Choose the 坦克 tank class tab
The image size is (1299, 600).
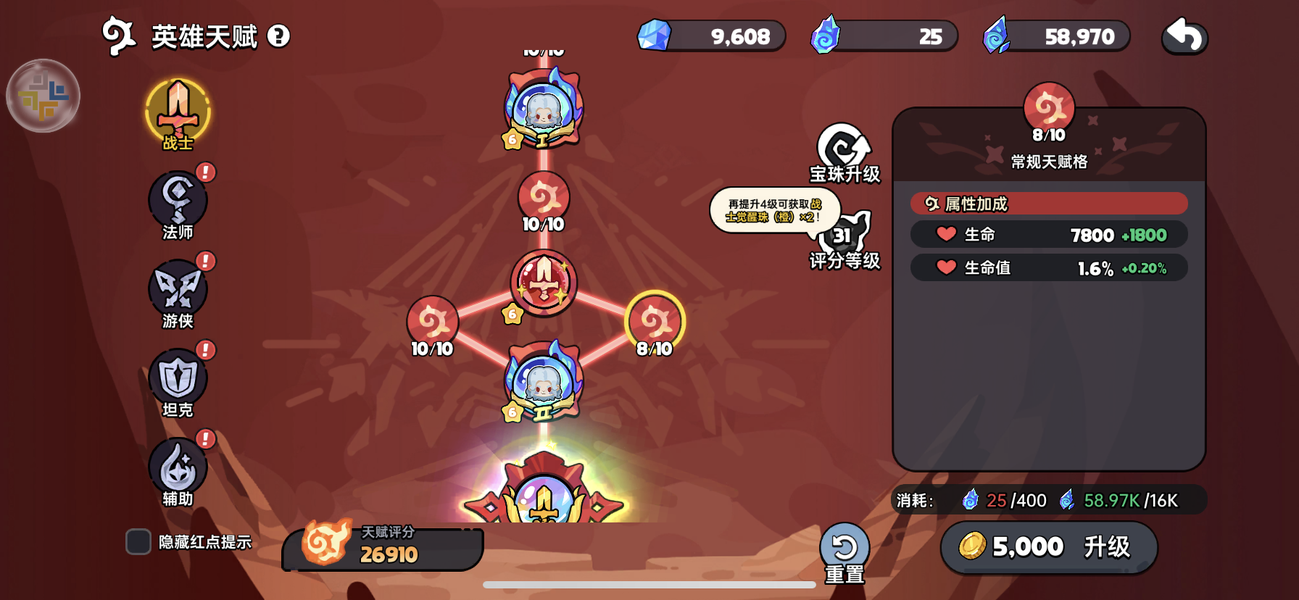(178, 378)
